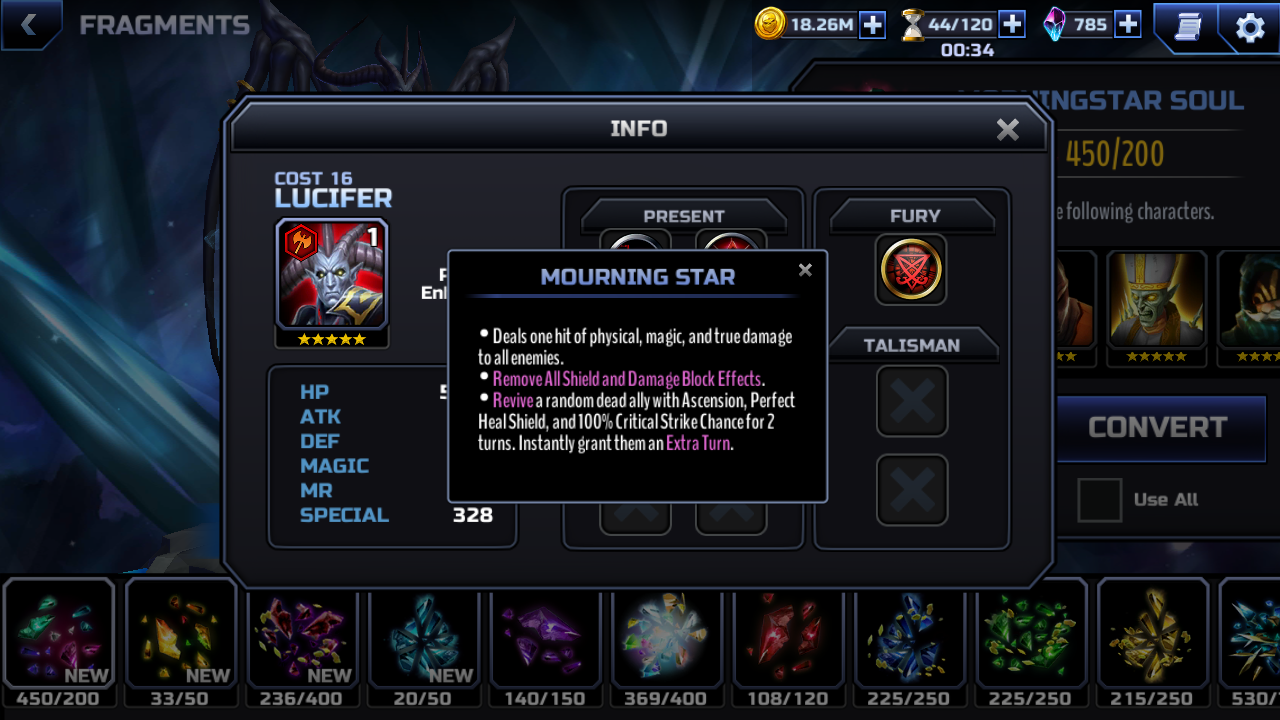Select the 108/120 red fragment pile
This screenshot has width=1280, height=720.
[789, 634]
